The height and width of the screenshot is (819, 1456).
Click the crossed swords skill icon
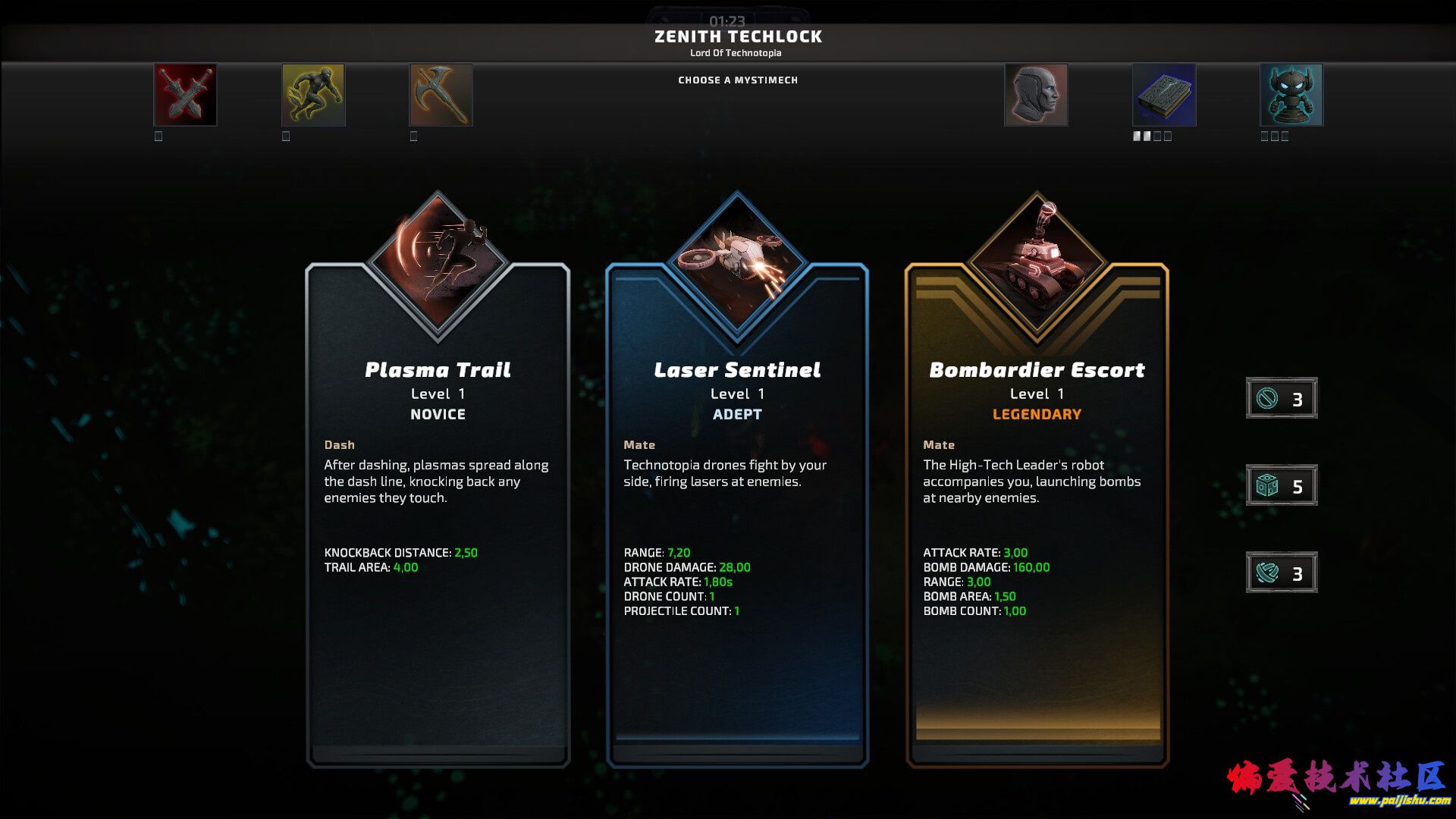pos(185,95)
